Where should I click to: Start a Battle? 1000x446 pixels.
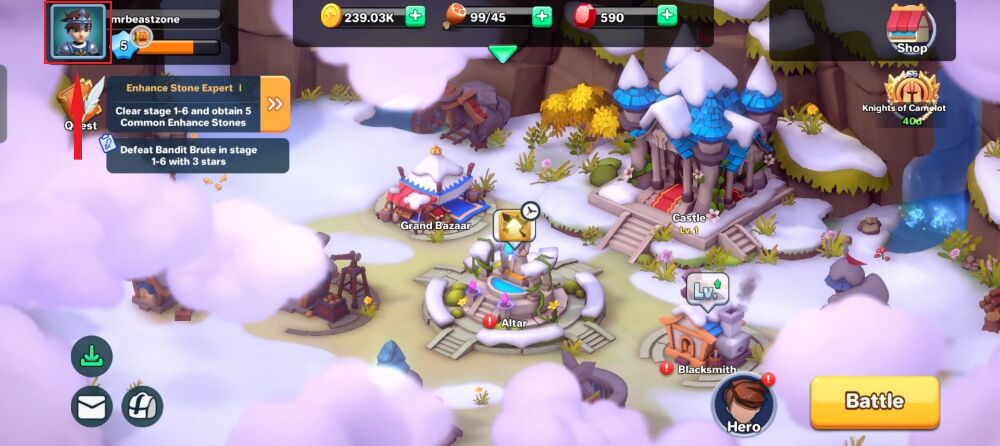pyautogui.click(x=874, y=401)
